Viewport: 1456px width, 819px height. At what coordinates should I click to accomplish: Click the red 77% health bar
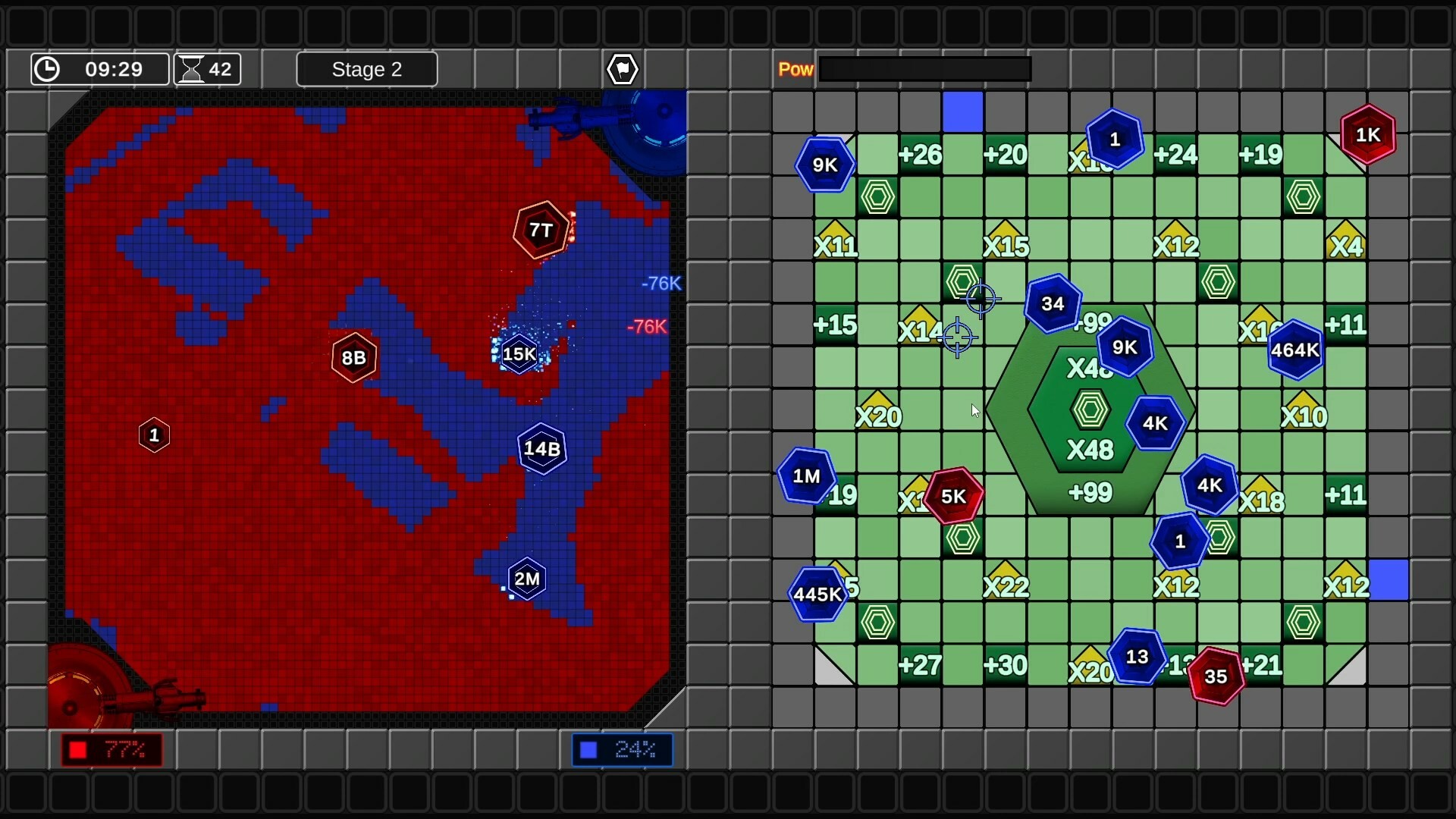tap(111, 749)
